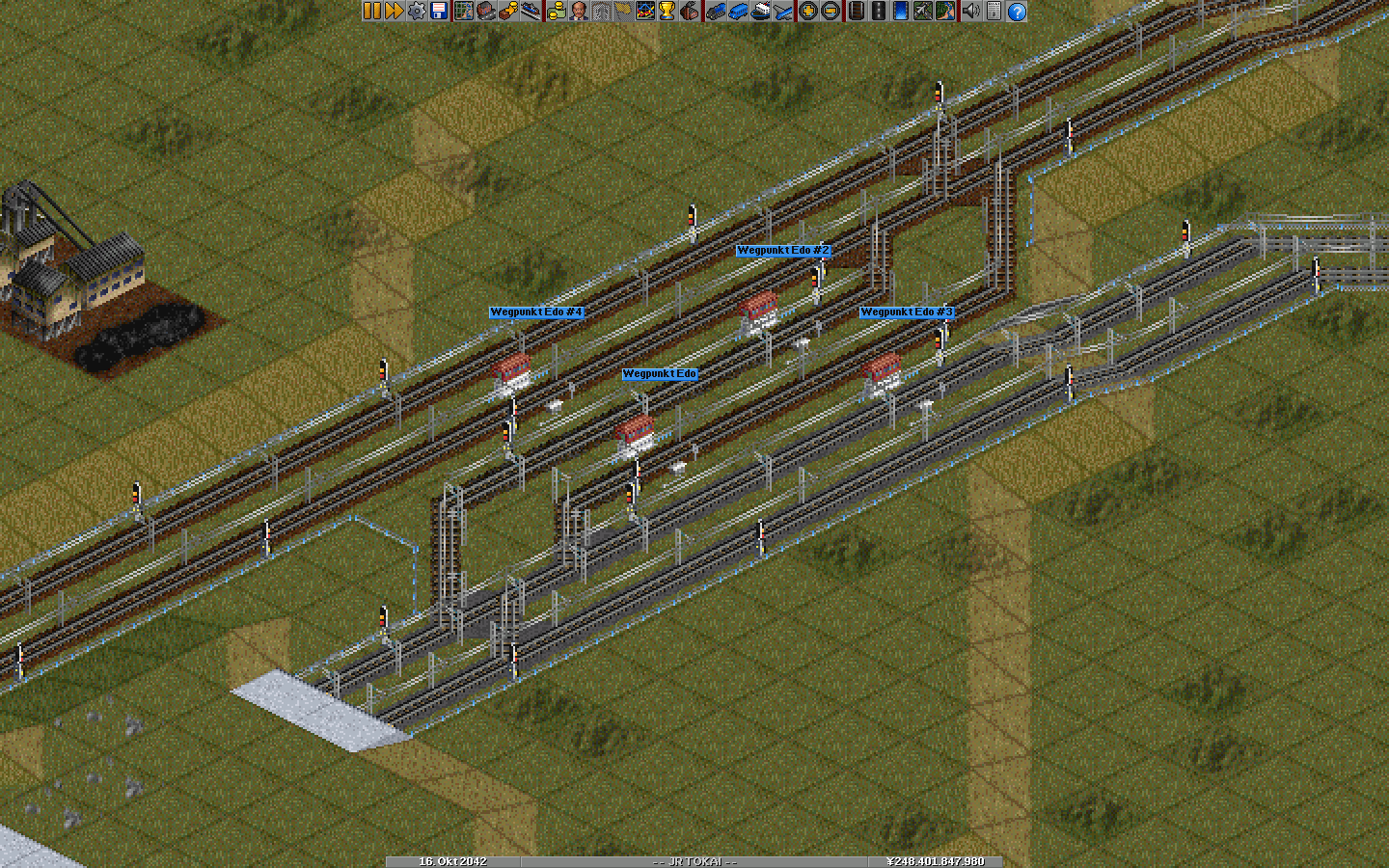Open the floppy disk save menu
This screenshot has height=868, width=1389.
point(439,11)
